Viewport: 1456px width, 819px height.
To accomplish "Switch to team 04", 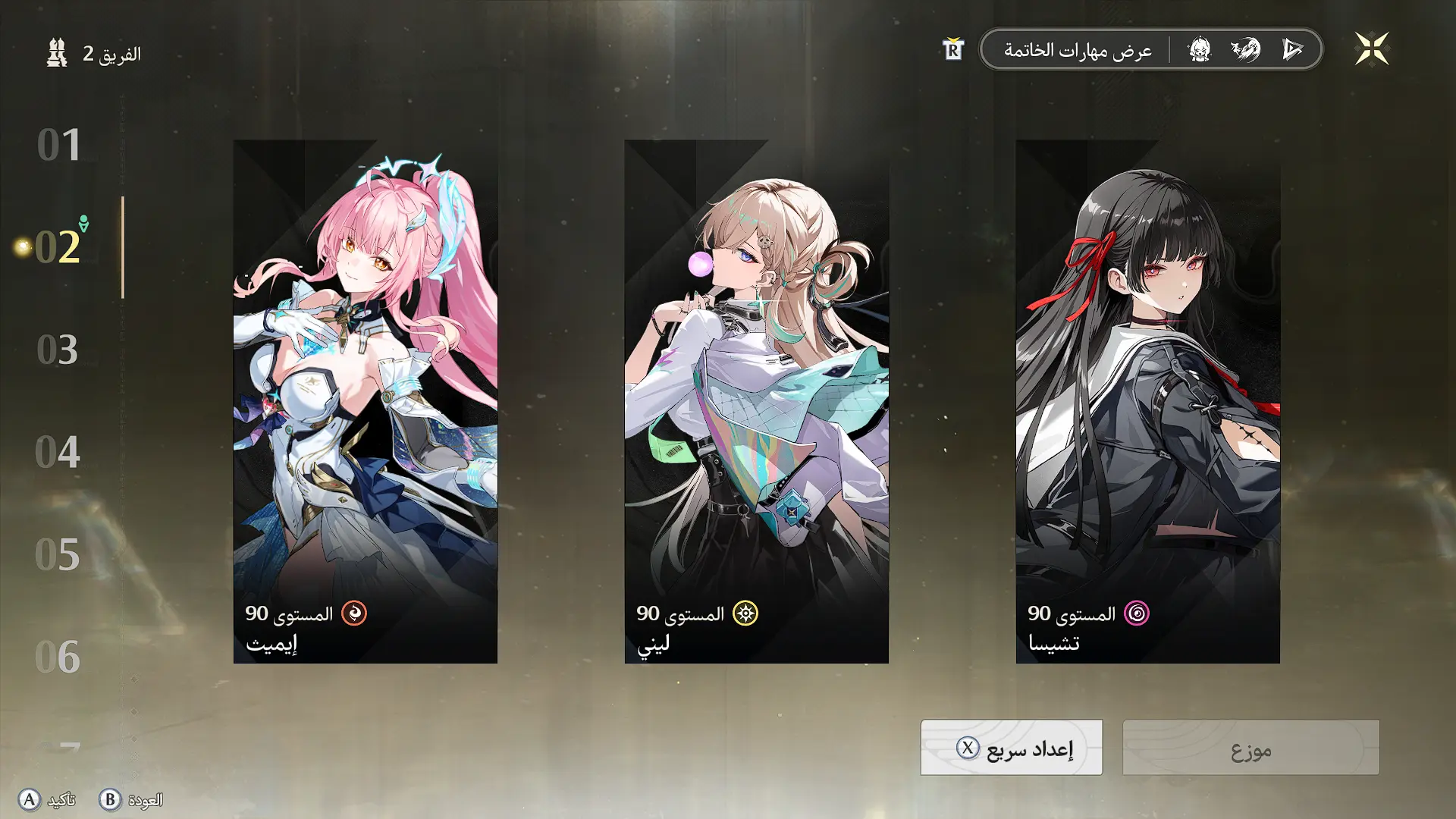I will tap(58, 453).
